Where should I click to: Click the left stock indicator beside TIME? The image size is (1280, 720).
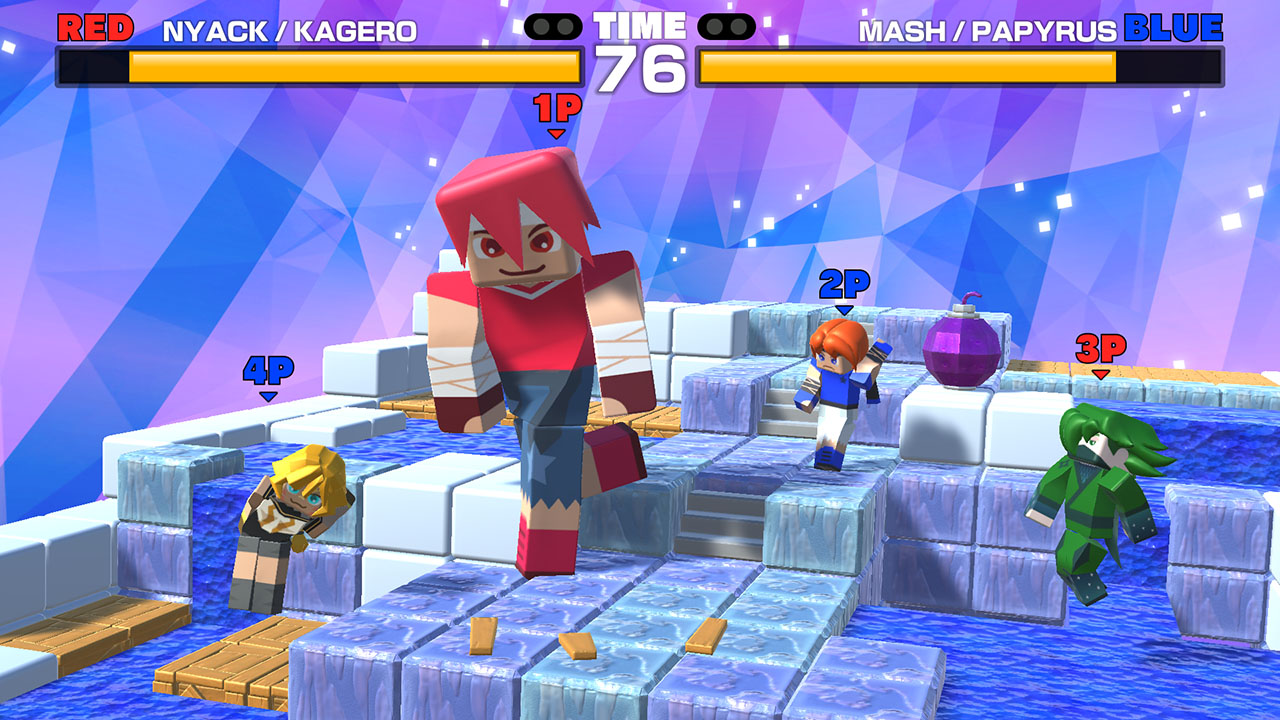pyautogui.click(x=554, y=27)
